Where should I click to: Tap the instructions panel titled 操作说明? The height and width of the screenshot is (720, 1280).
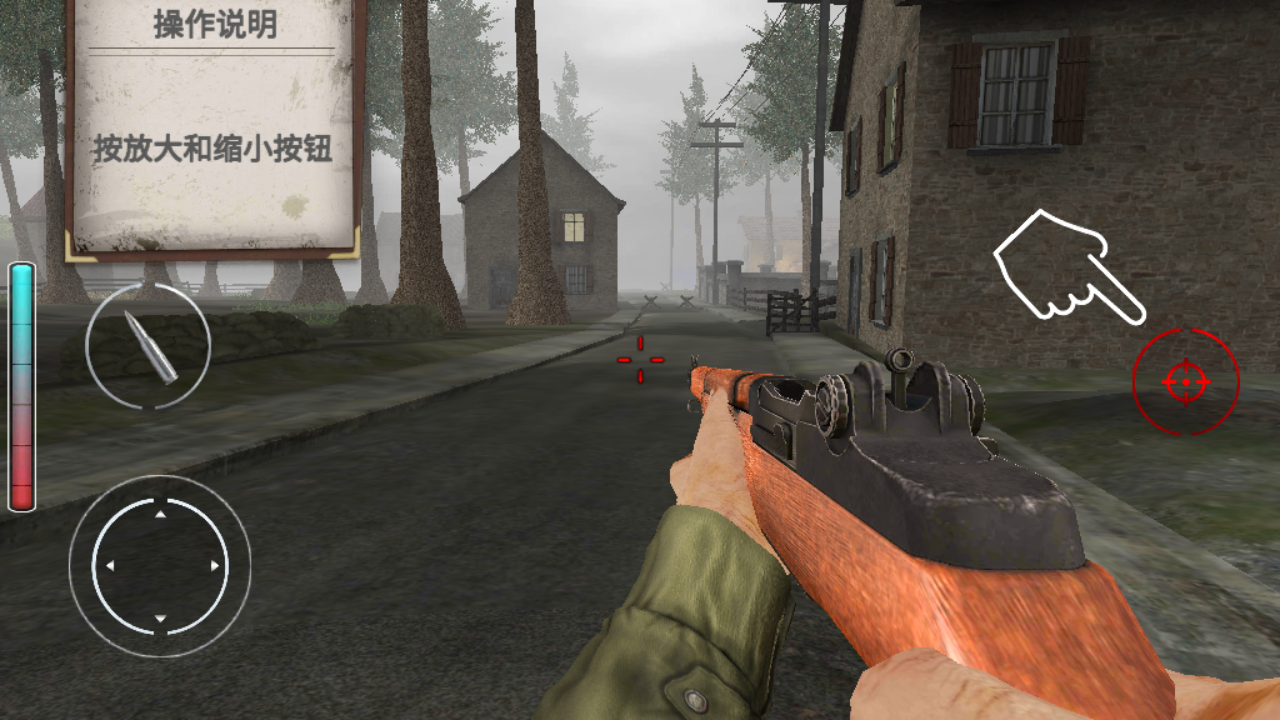point(214,128)
